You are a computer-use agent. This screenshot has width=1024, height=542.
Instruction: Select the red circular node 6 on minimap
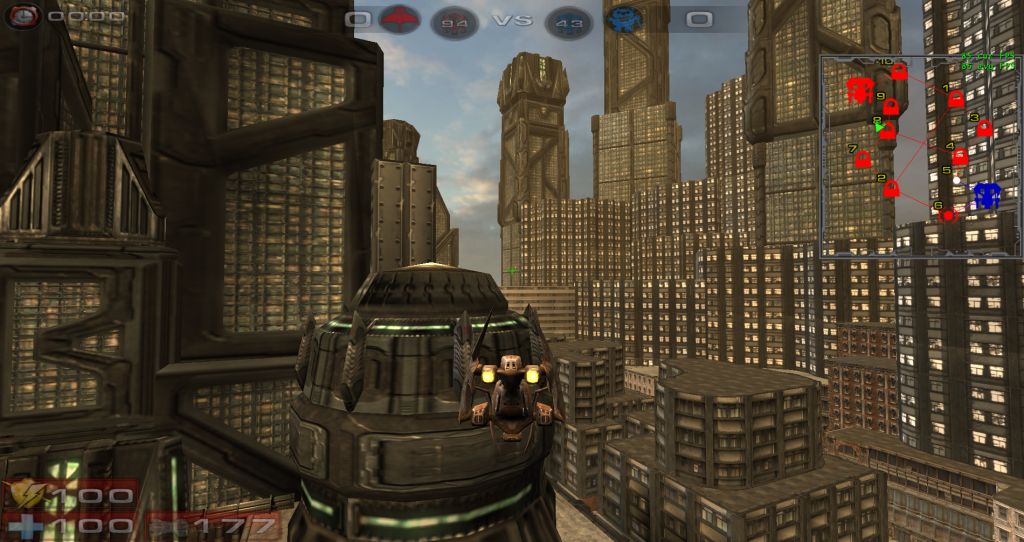(948, 214)
